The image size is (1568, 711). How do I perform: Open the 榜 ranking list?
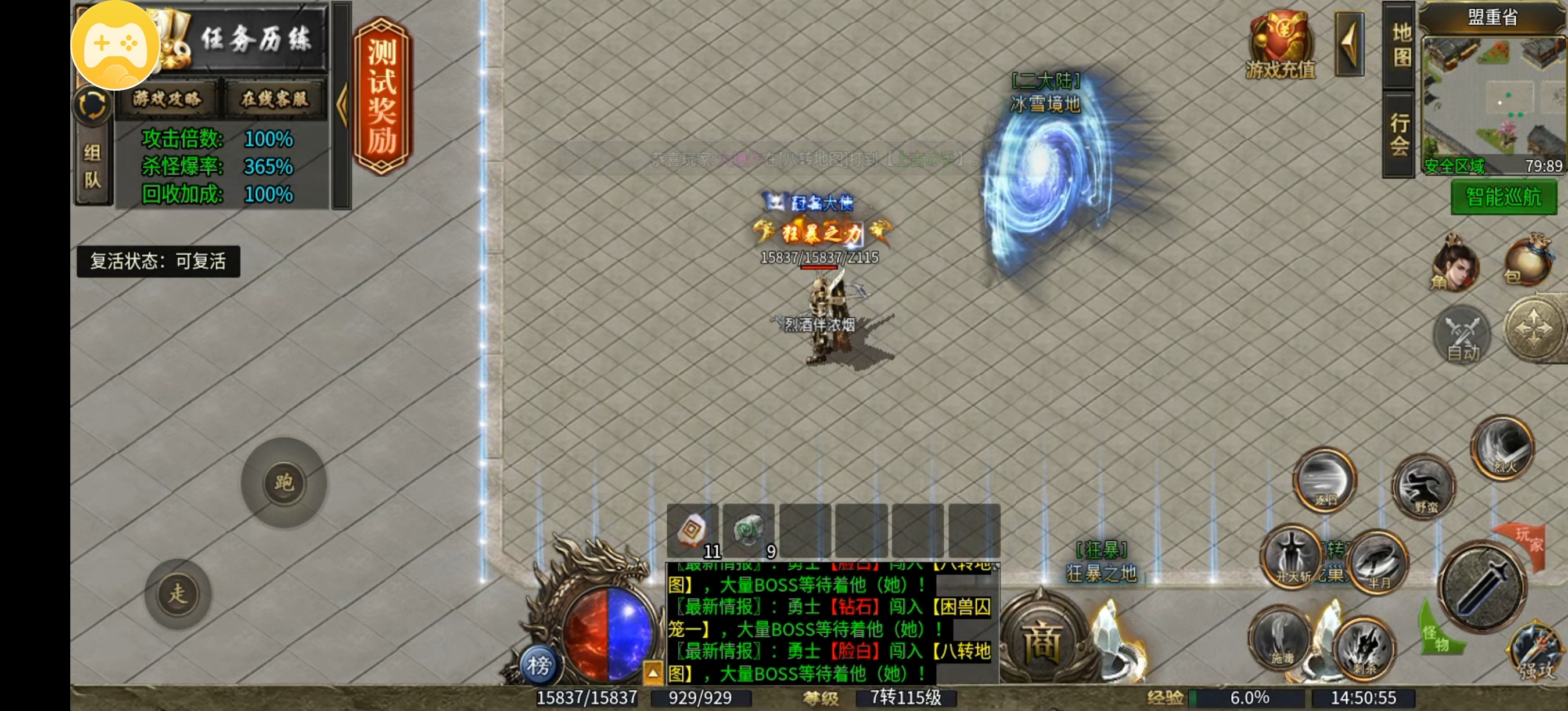coord(539,665)
